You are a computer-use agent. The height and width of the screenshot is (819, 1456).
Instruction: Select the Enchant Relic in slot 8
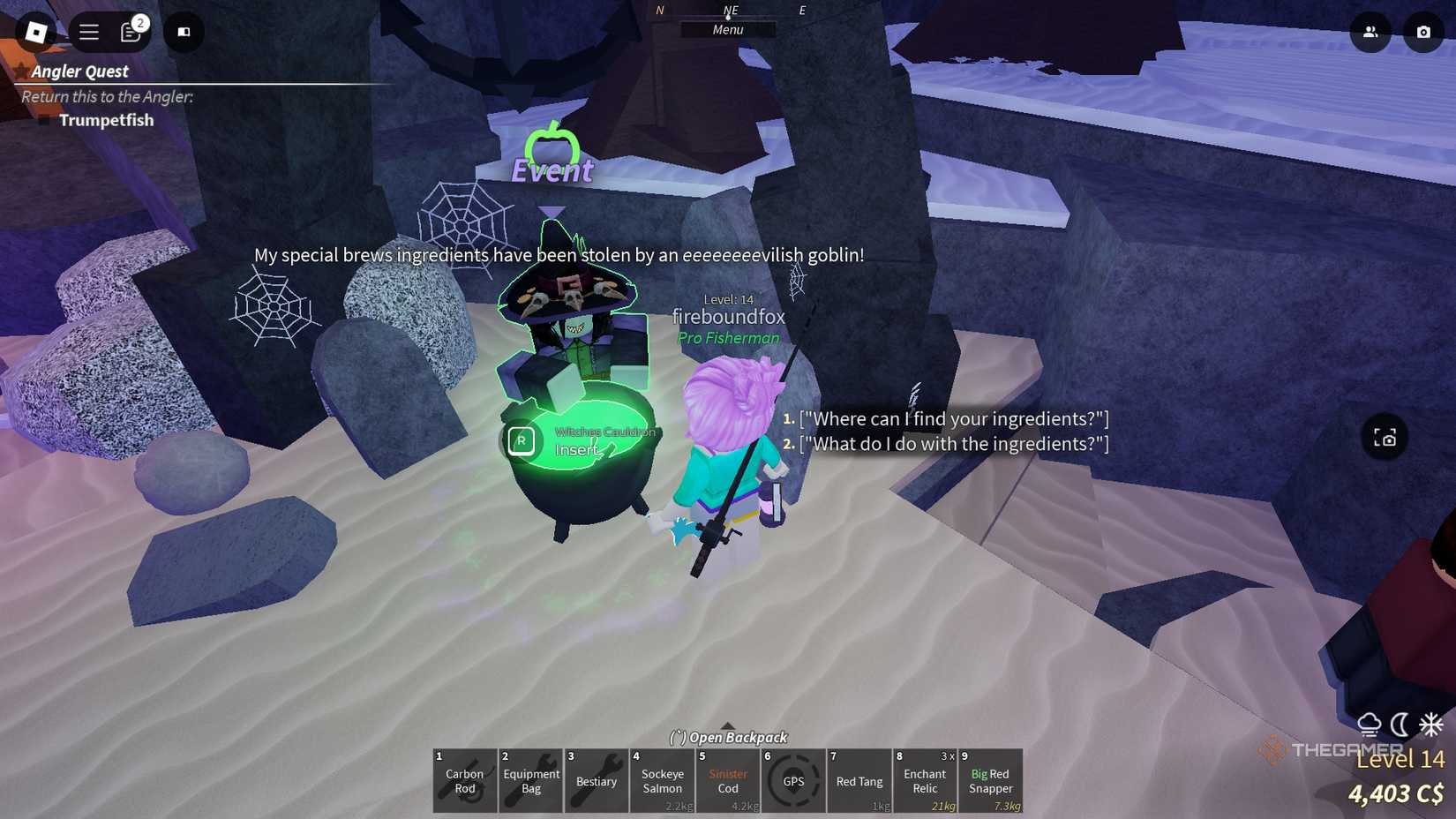tap(924, 781)
